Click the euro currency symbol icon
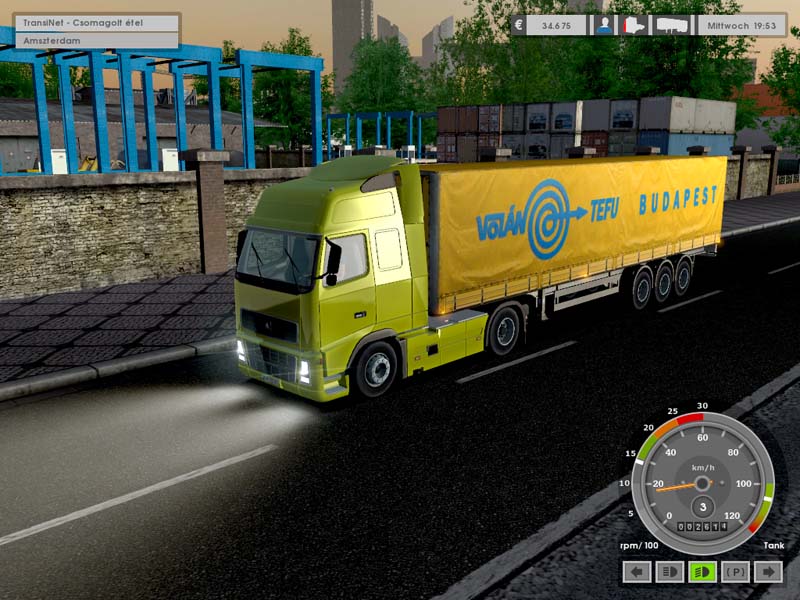Image resolution: width=800 pixels, height=600 pixels. (519, 26)
